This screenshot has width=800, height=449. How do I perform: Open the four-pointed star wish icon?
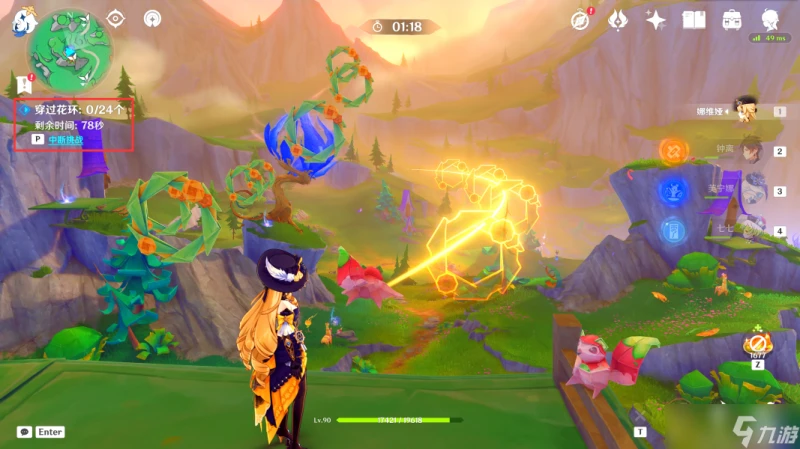tap(656, 19)
